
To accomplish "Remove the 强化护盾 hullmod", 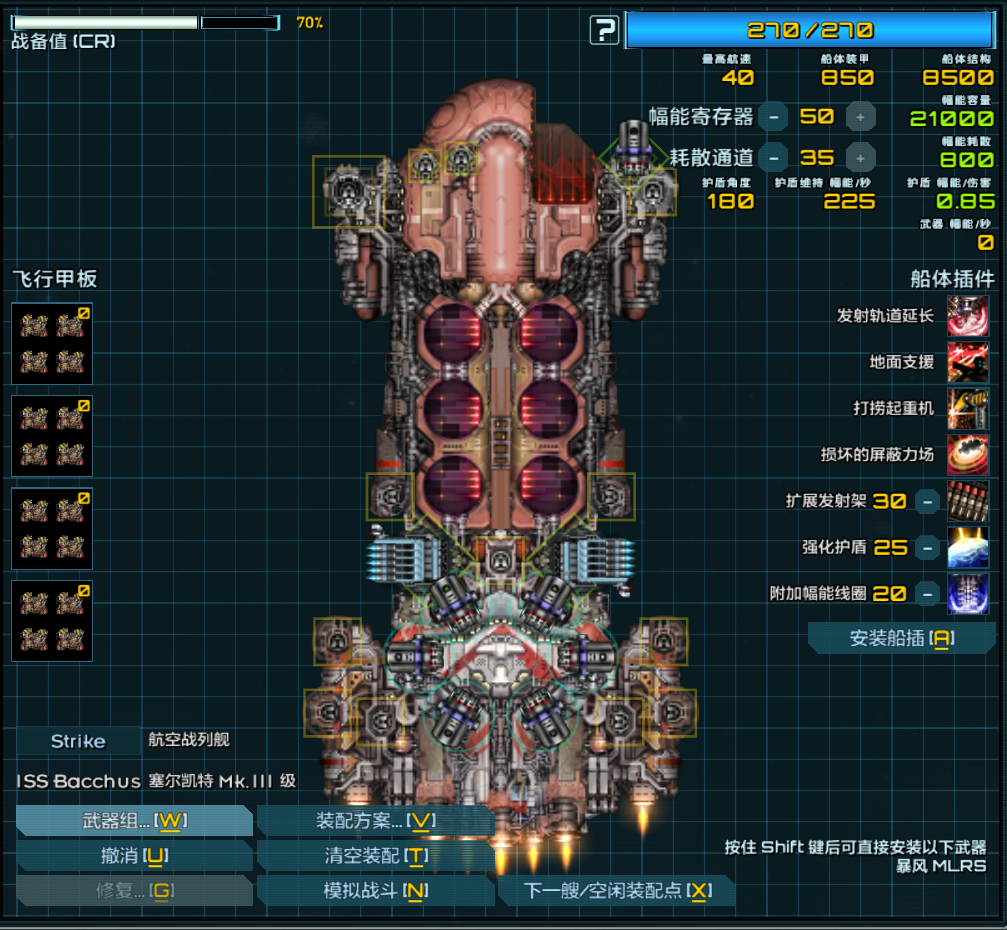I will click(x=929, y=547).
